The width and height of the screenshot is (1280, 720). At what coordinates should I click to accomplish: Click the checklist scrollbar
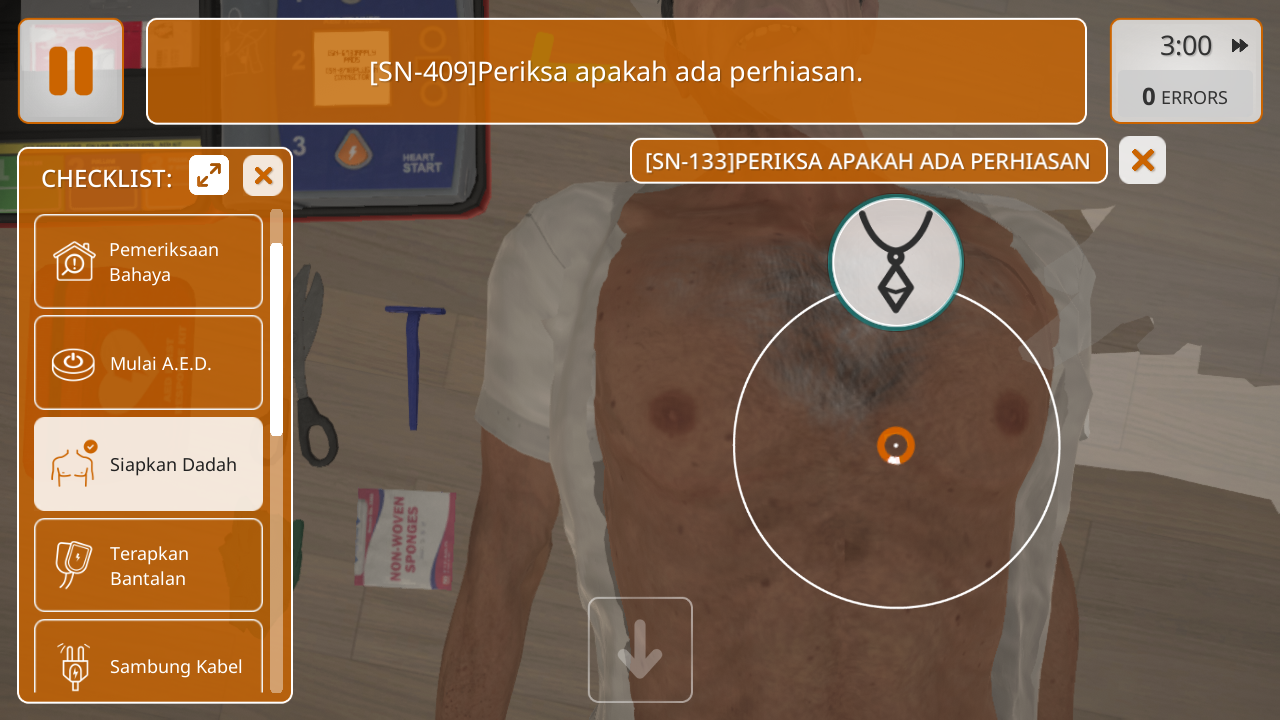pos(276,340)
